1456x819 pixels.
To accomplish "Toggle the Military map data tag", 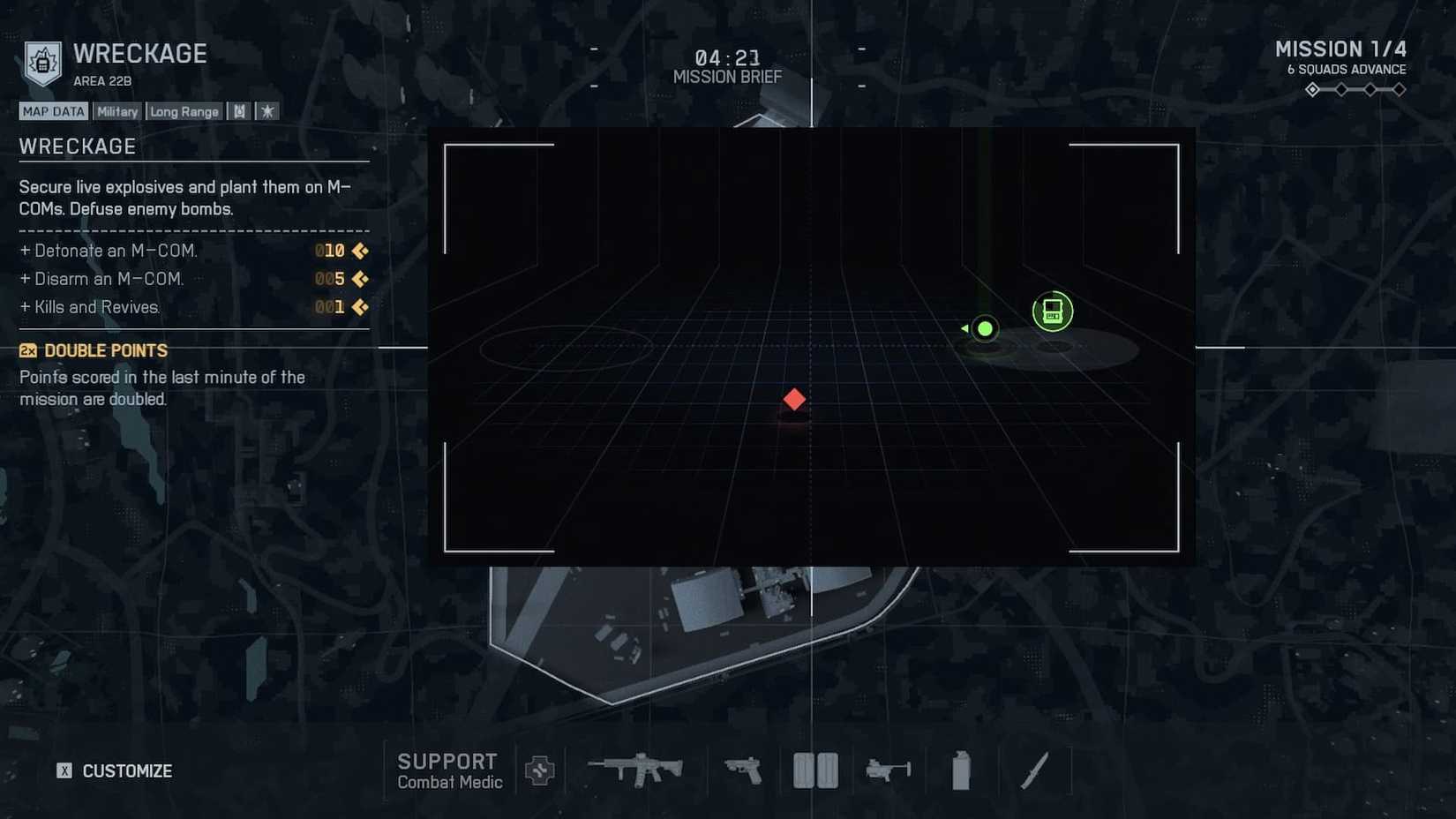I will pyautogui.click(x=116, y=111).
